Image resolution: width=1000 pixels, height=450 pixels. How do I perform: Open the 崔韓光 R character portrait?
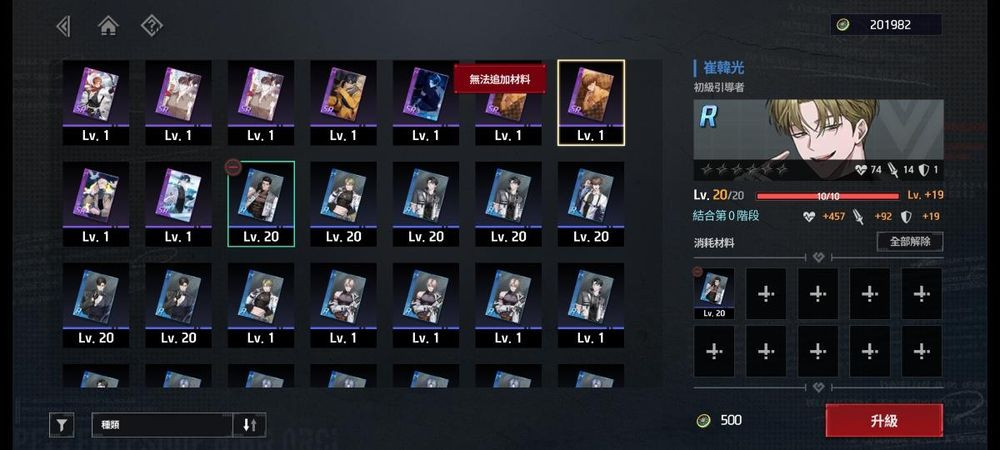816,130
